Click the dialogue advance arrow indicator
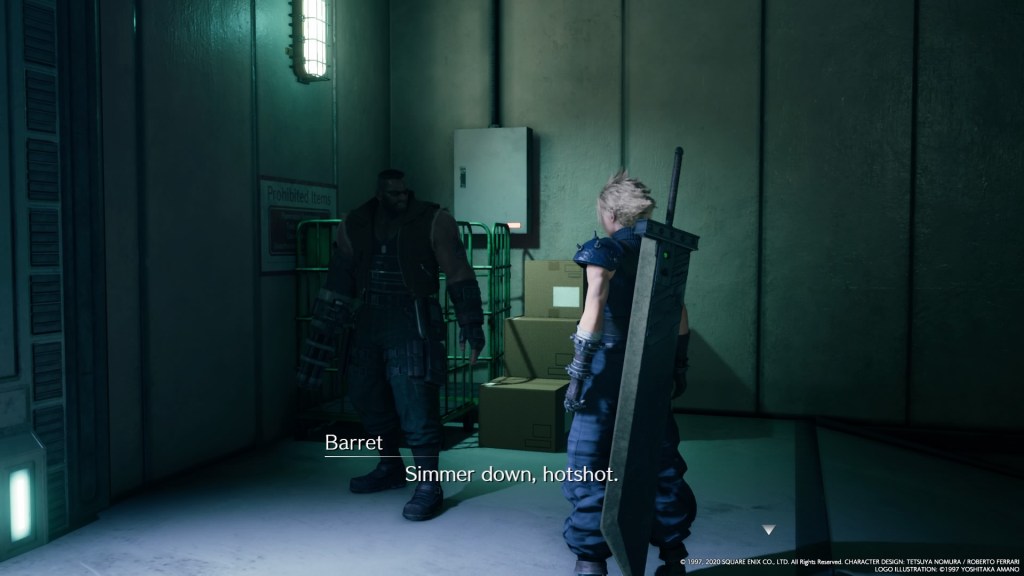The height and width of the screenshot is (576, 1024). click(x=768, y=529)
